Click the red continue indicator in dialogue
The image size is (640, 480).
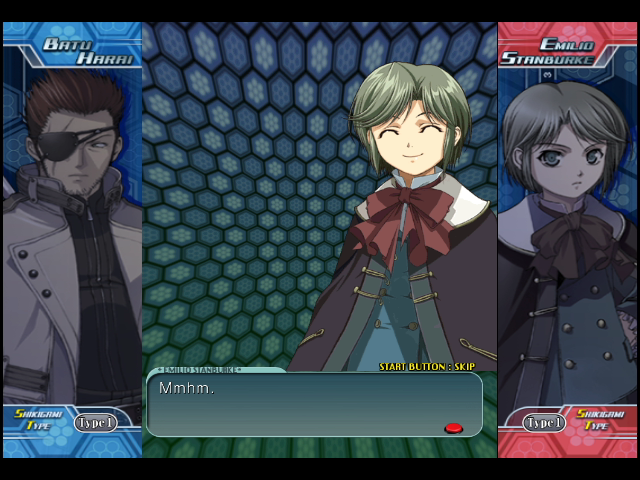point(453,428)
